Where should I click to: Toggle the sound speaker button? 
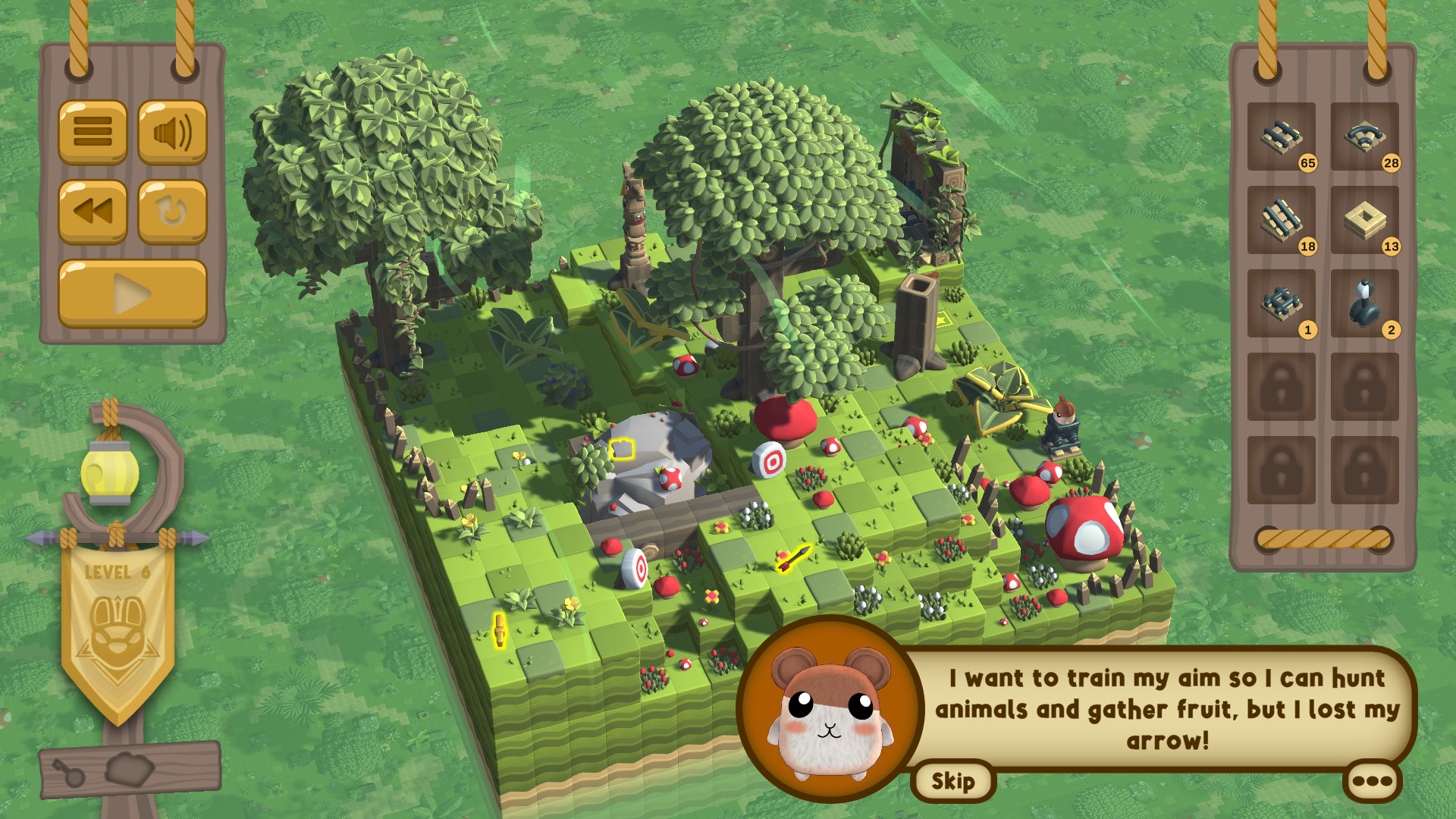(x=172, y=132)
